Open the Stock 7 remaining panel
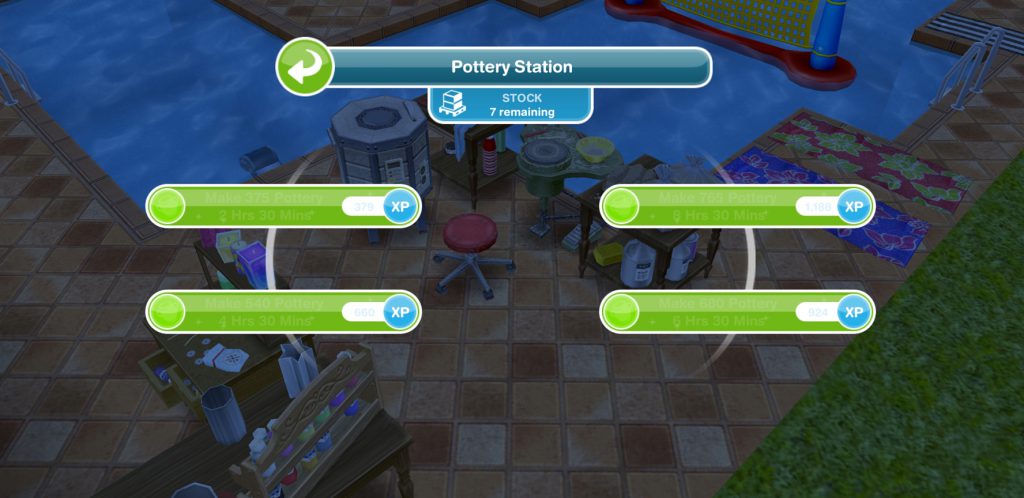The height and width of the screenshot is (498, 1024). [511, 106]
